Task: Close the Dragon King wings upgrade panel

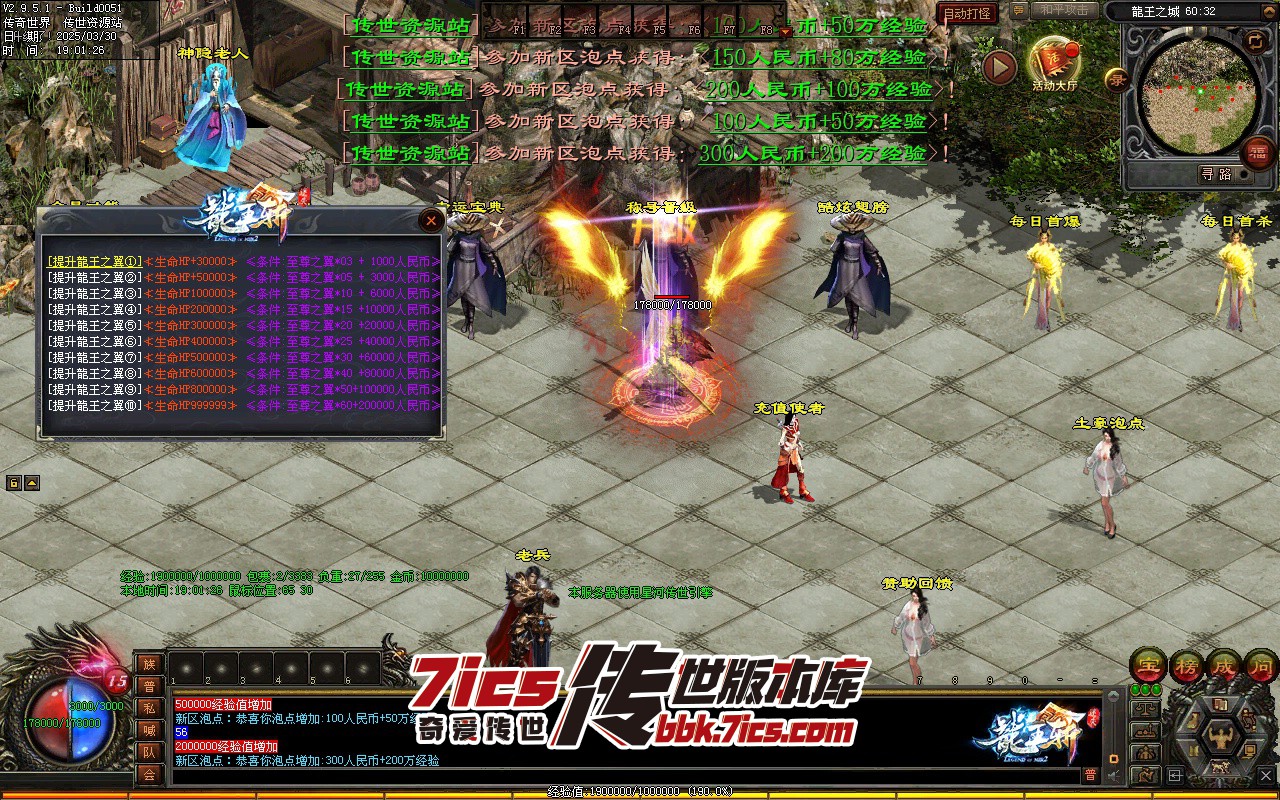Action: [431, 220]
